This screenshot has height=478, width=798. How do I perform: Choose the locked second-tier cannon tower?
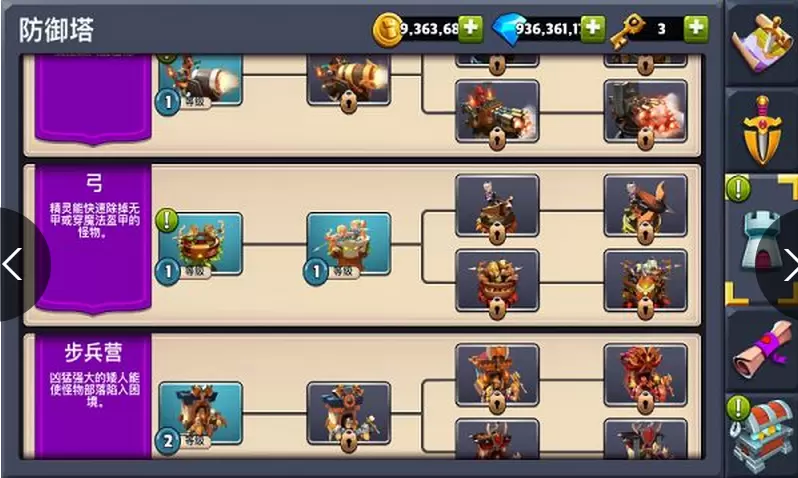348,78
